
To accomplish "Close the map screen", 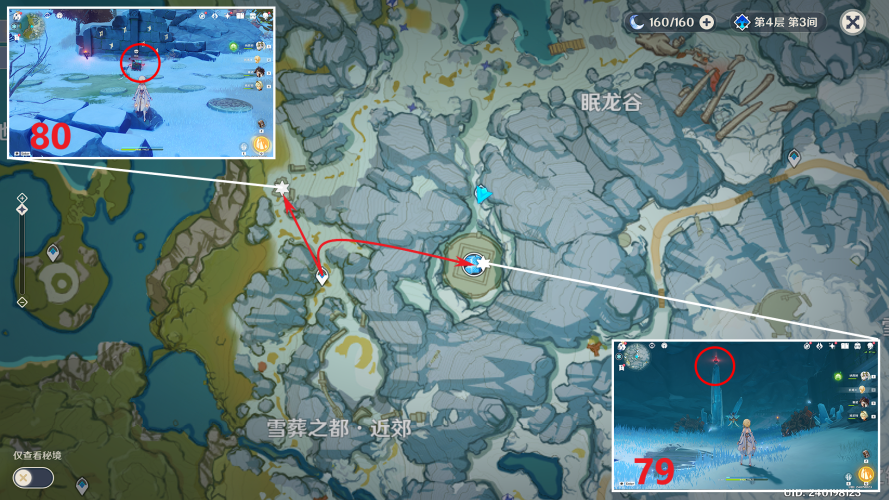I will coord(852,22).
